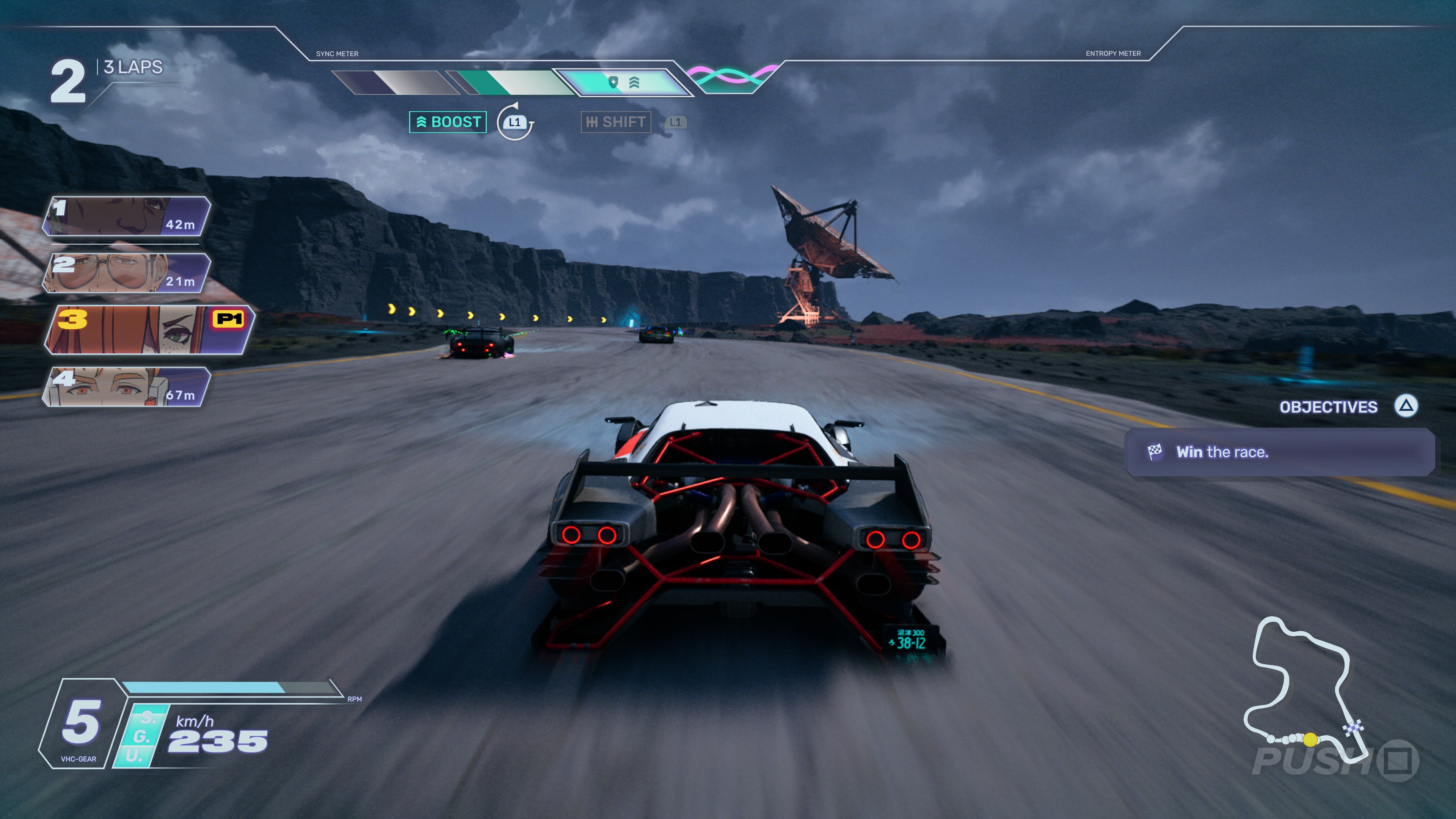Click the yellow player marker on minimap

(1310, 739)
